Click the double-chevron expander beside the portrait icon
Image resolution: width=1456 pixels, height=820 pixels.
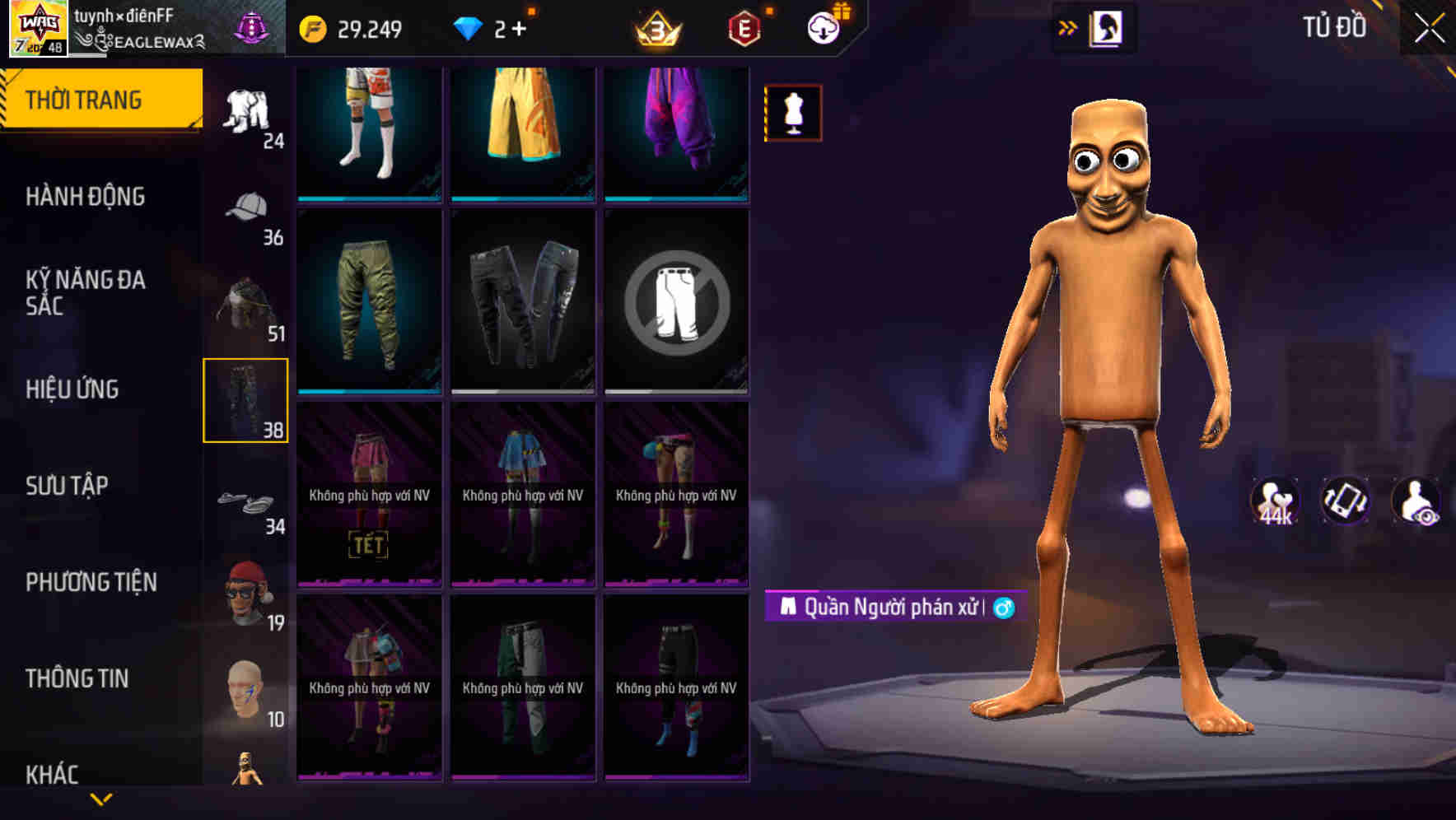(x=1069, y=27)
